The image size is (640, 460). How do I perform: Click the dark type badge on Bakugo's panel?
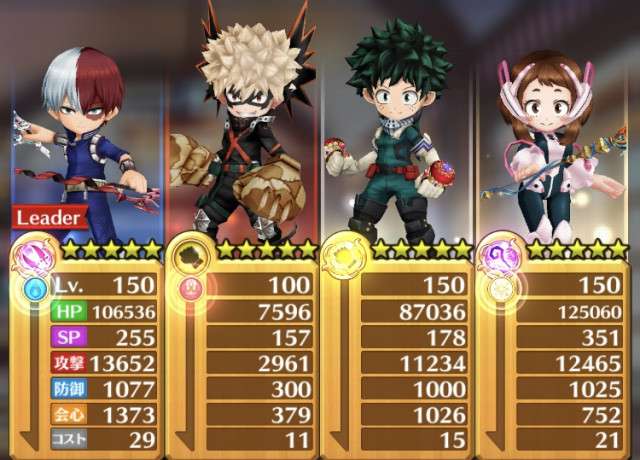point(187,259)
